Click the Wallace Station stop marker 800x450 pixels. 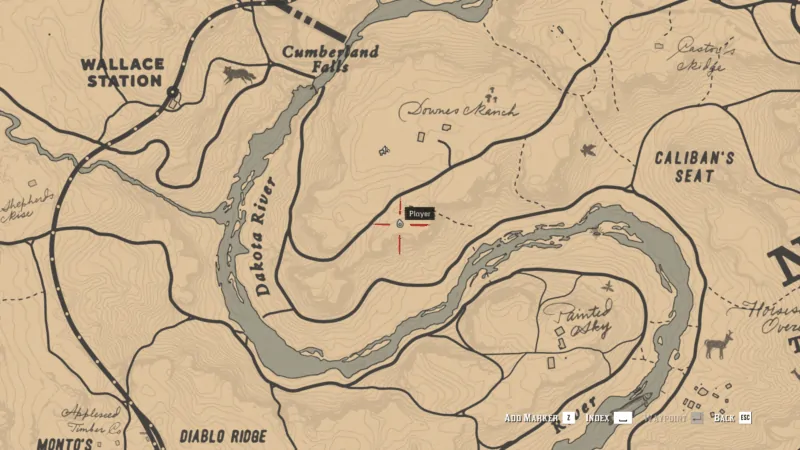pyautogui.click(x=173, y=93)
